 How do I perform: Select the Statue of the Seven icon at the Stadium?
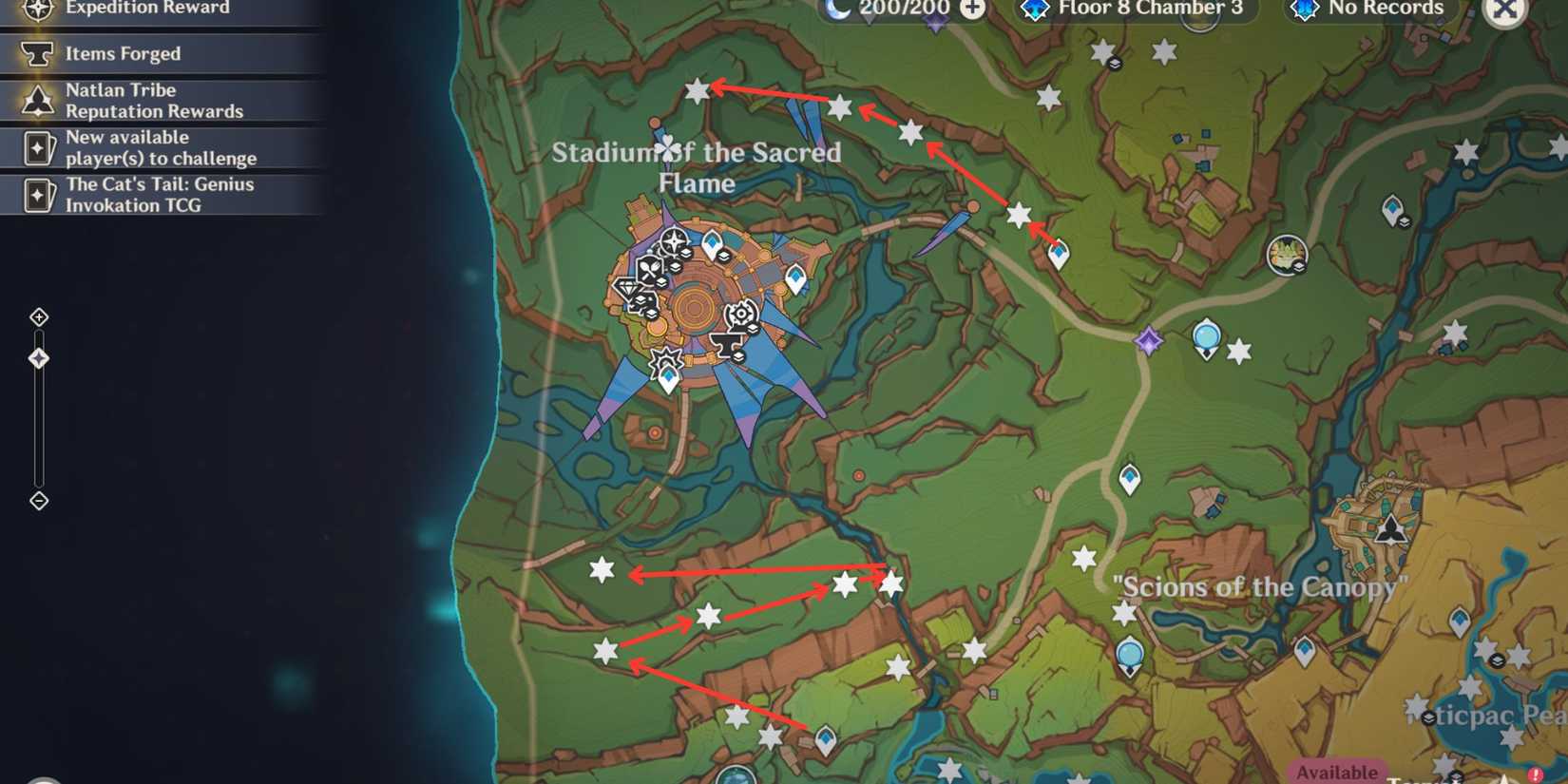pos(673,240)
